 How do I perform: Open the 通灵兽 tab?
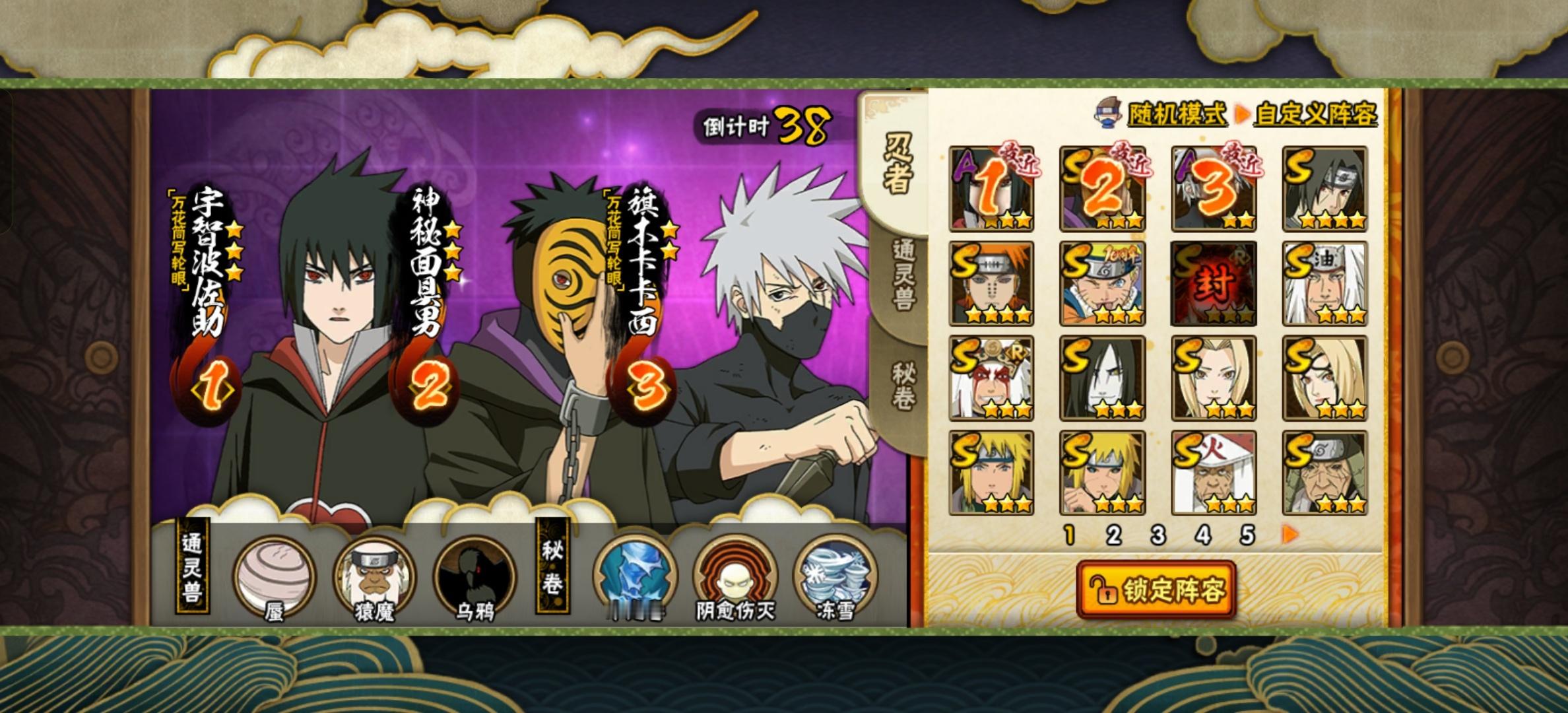coord(902,274)
